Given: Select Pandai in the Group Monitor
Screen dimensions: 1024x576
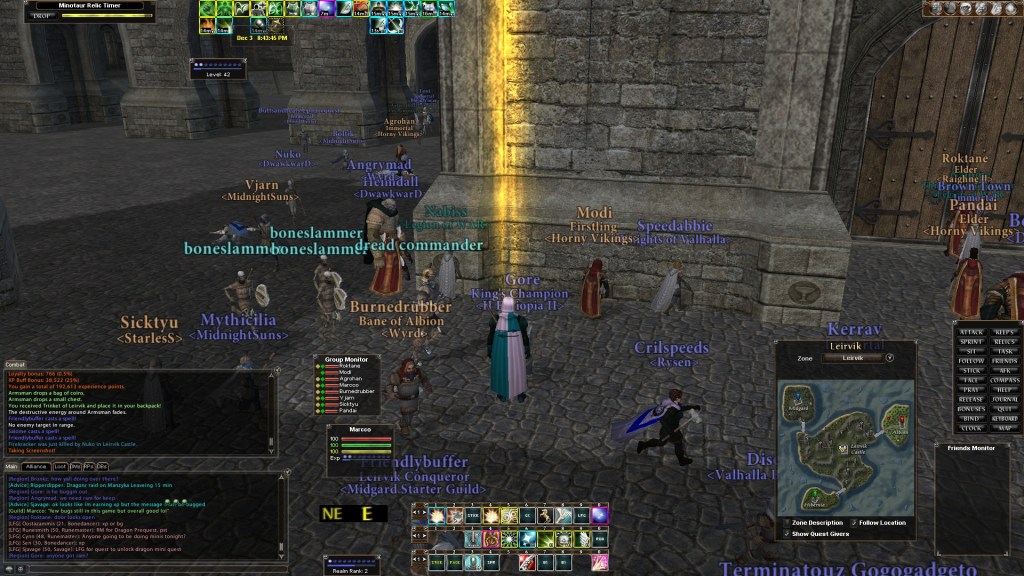Looking at the screenshot, I should click(x=349, y=411).
